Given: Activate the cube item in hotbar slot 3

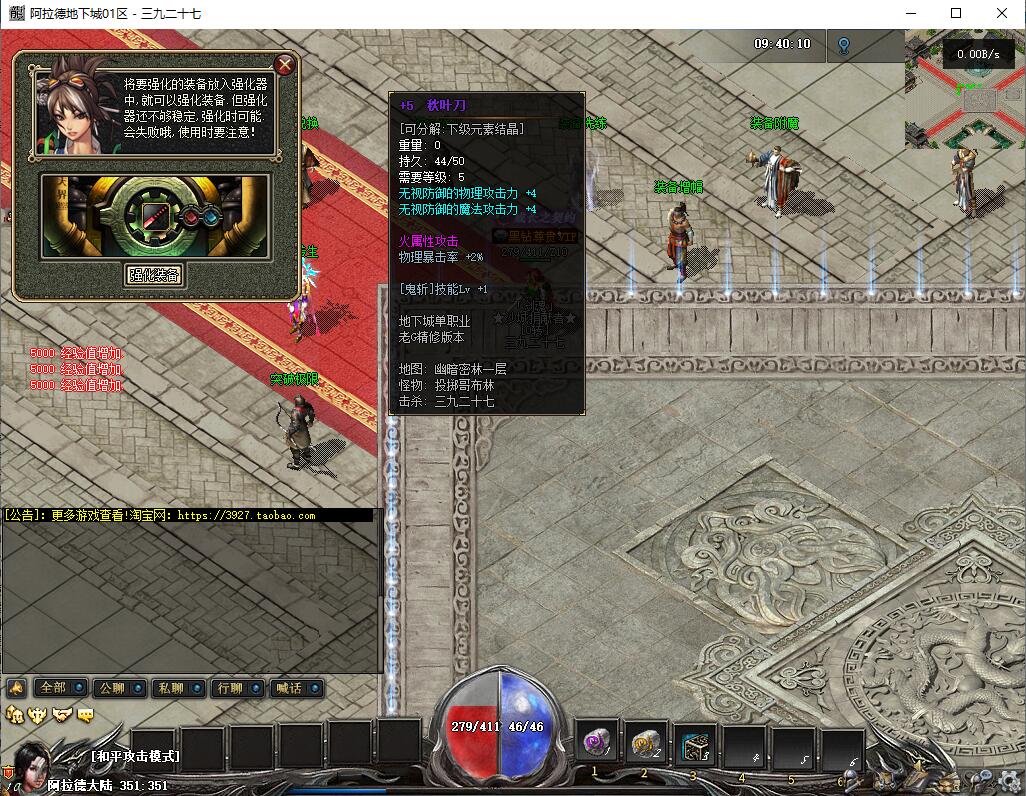Looking at the screenshot, I should (x=695, y=745).
